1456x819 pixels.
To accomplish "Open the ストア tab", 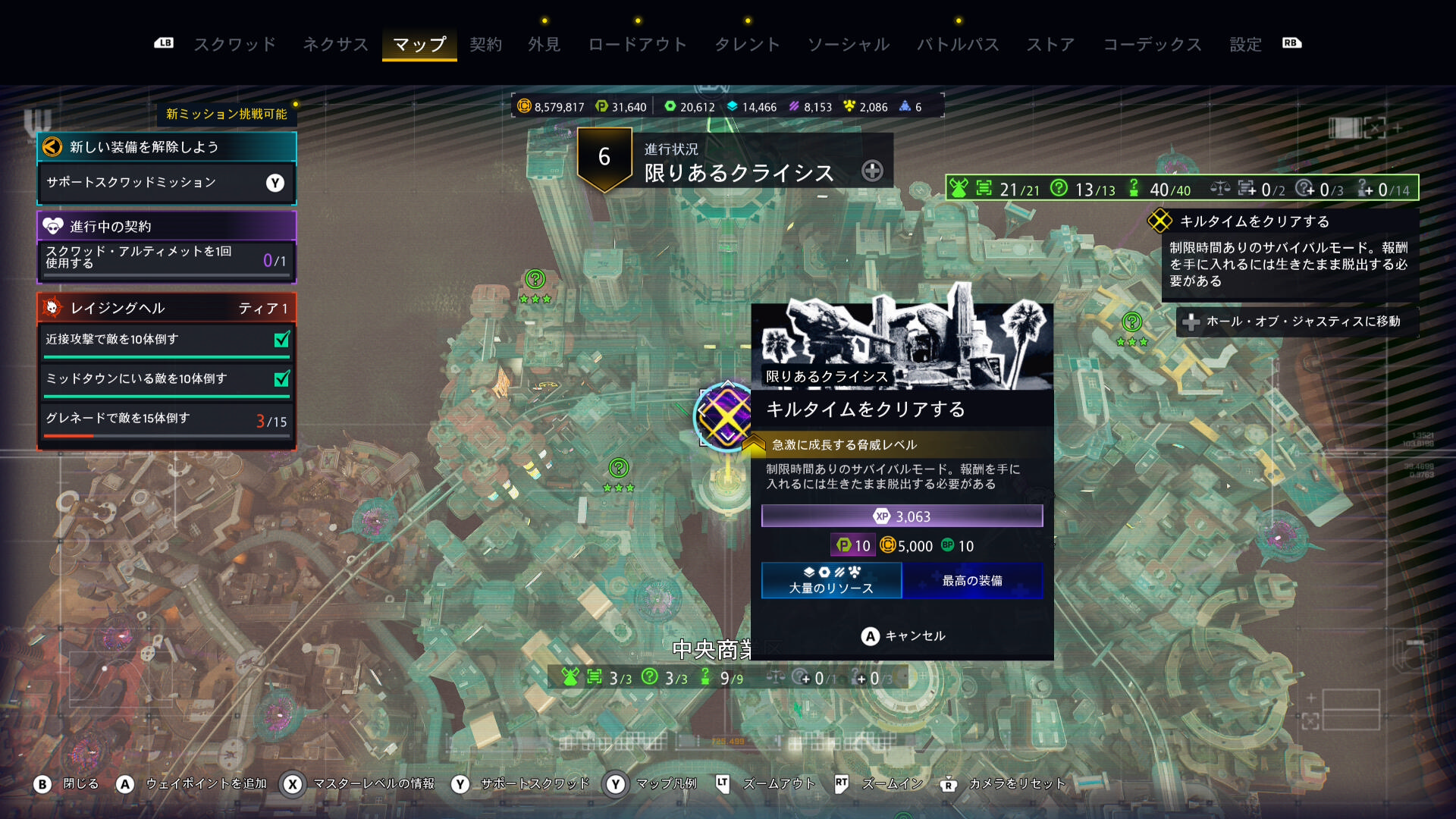I will [x=1050, y=45].
